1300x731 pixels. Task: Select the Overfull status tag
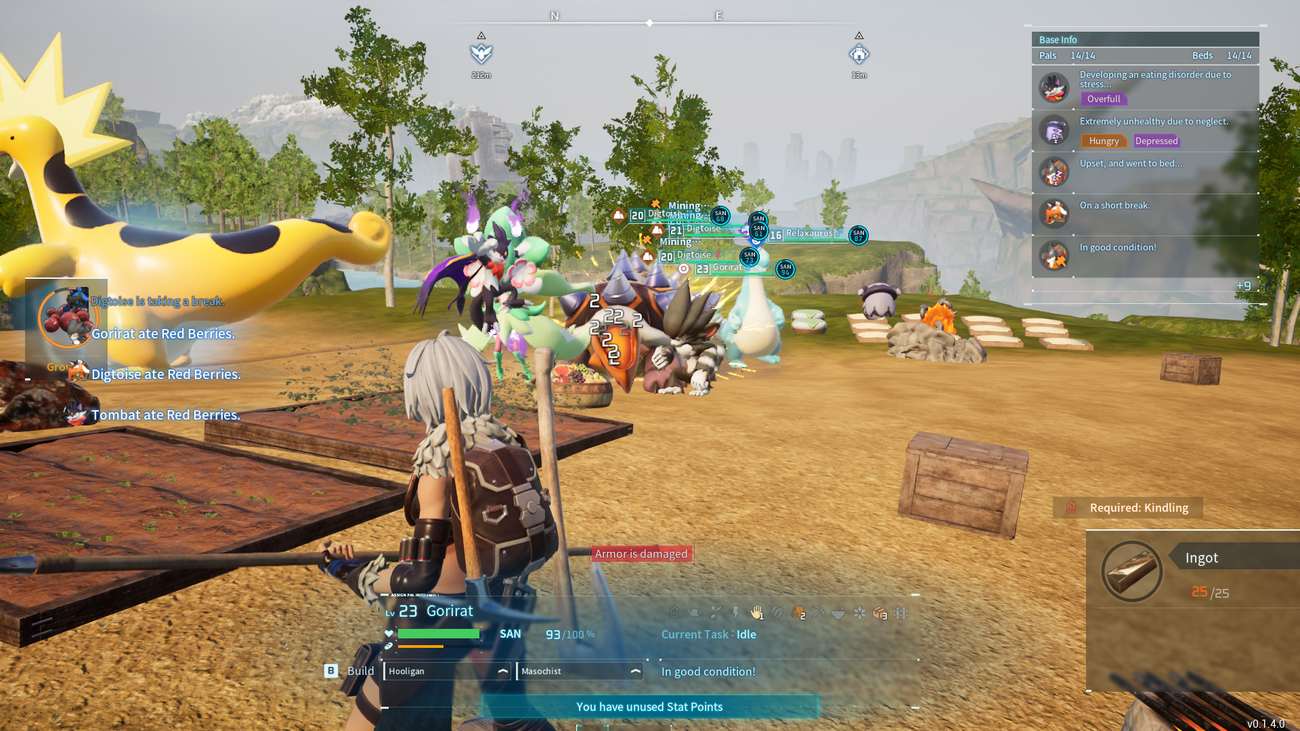pyautogui.click(x=1104, y=99)
